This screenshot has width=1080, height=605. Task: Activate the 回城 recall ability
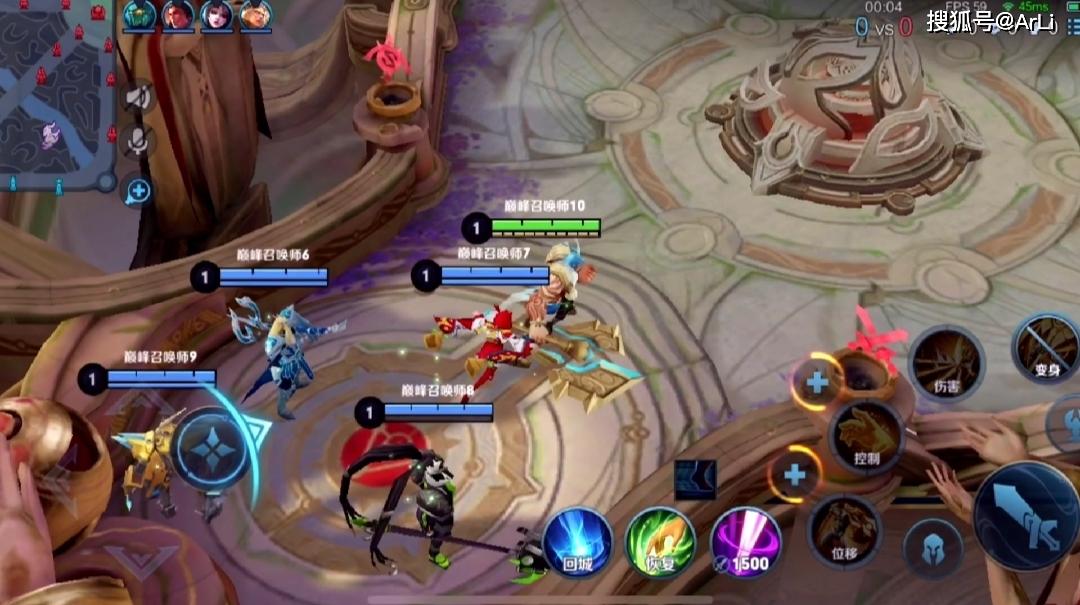coord(577,543)
